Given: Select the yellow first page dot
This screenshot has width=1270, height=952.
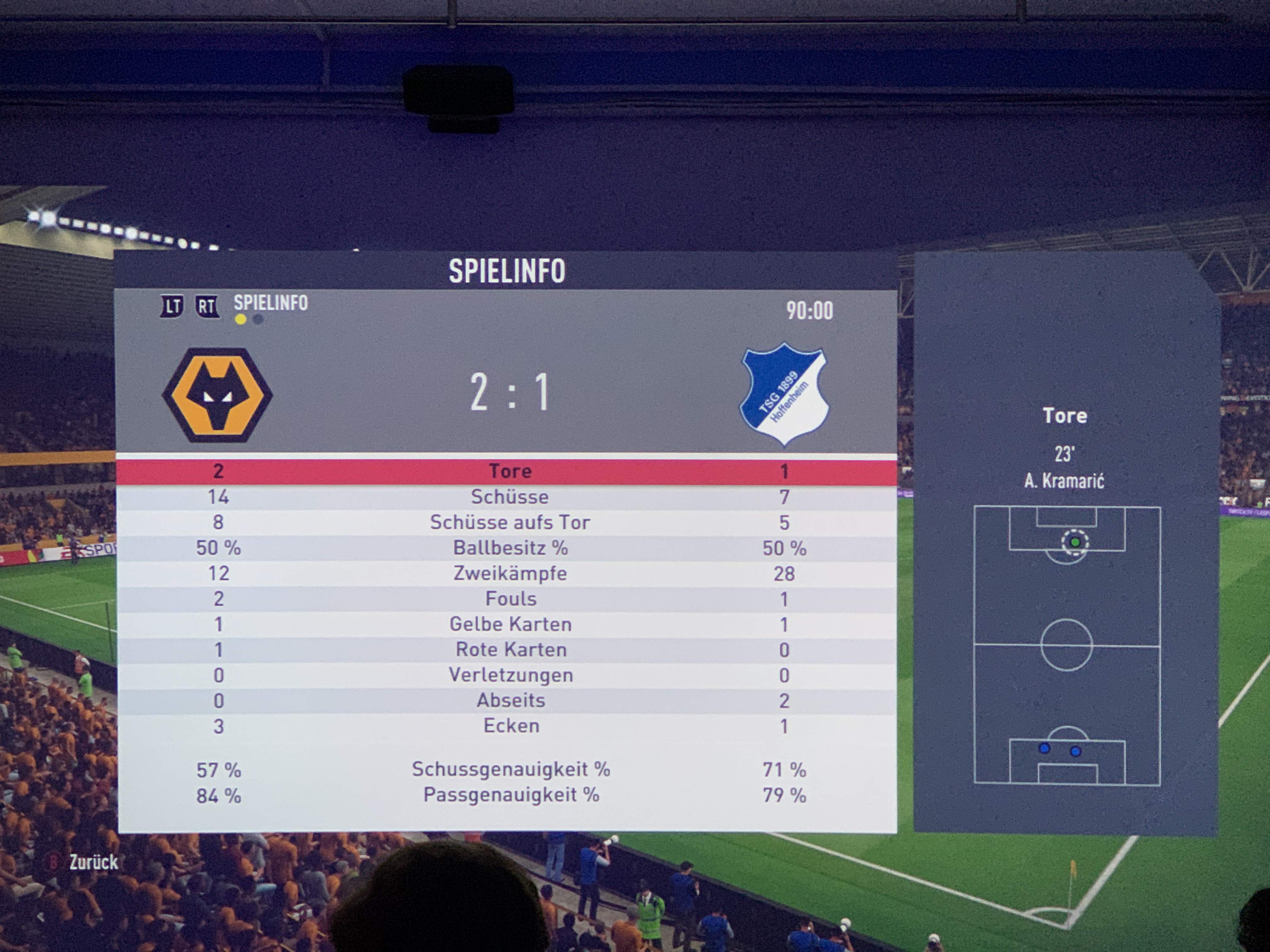Looking at the screenshot, I should click(x=241, y=320).
